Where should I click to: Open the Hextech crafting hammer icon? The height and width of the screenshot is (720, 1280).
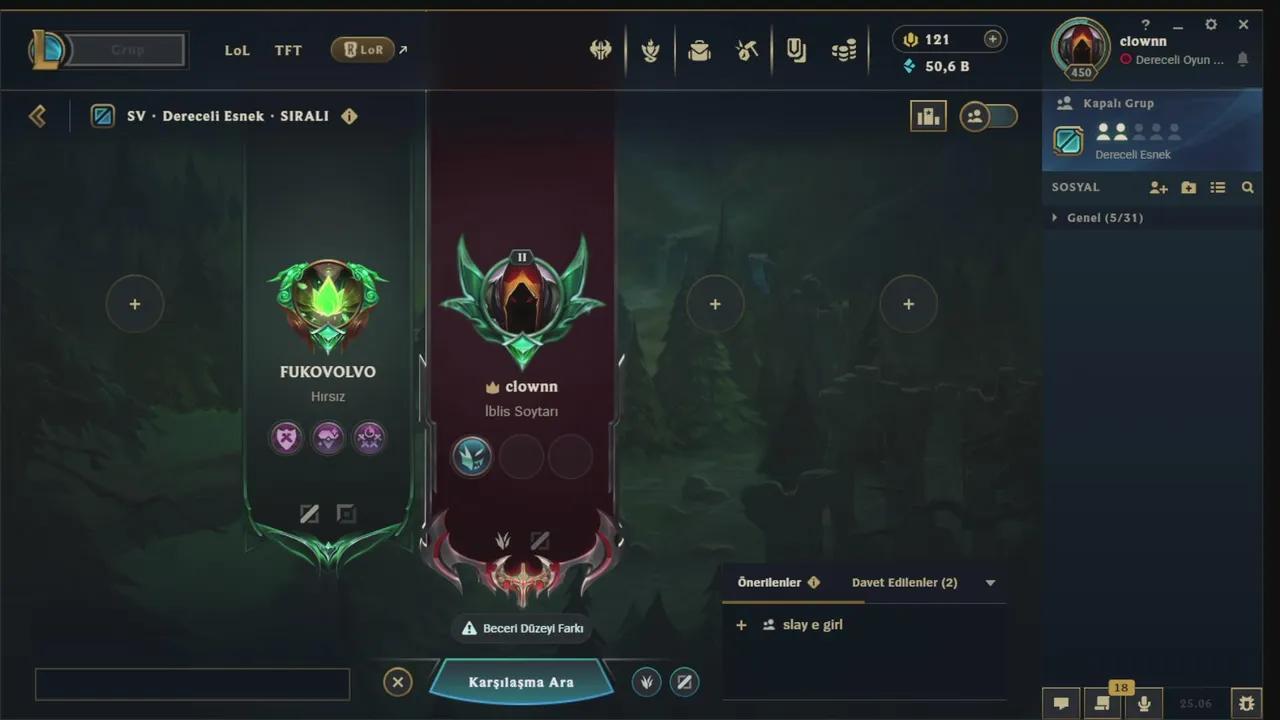(745, 50)
